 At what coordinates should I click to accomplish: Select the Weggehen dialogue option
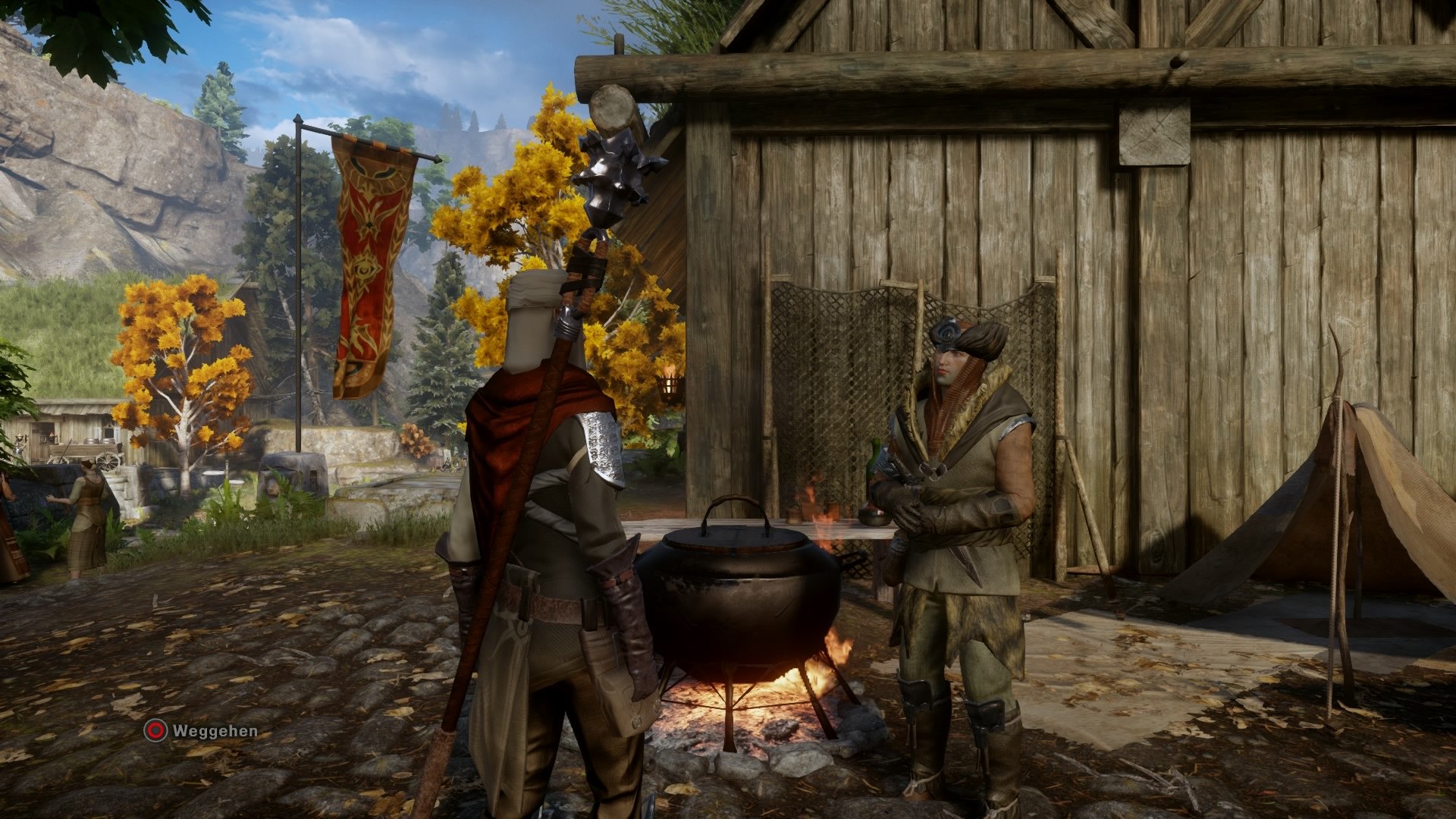(x=216, y=730)
